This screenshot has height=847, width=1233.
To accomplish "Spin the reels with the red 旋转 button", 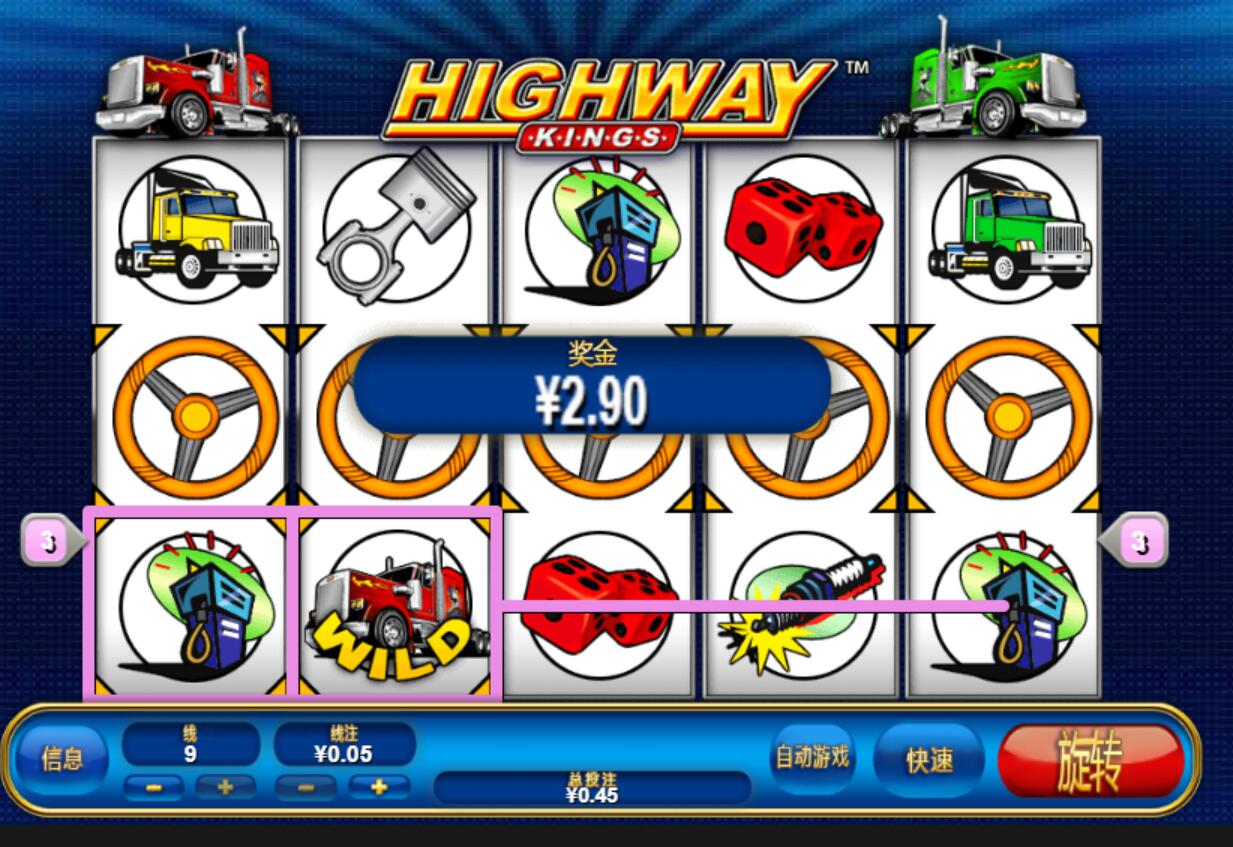I will click(1090, 761).
